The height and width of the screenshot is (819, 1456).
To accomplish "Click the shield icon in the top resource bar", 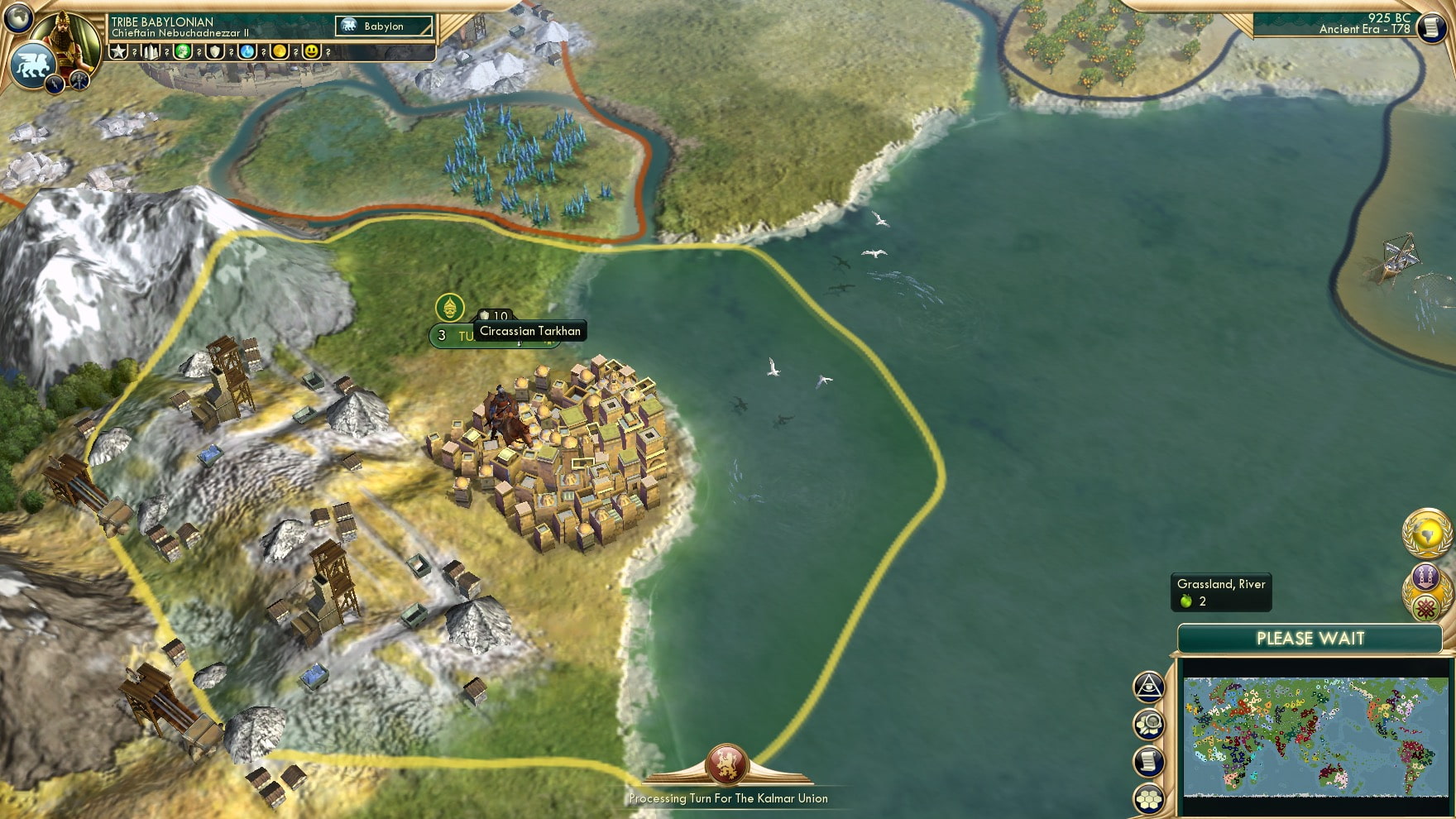I will tap(215, 52).
